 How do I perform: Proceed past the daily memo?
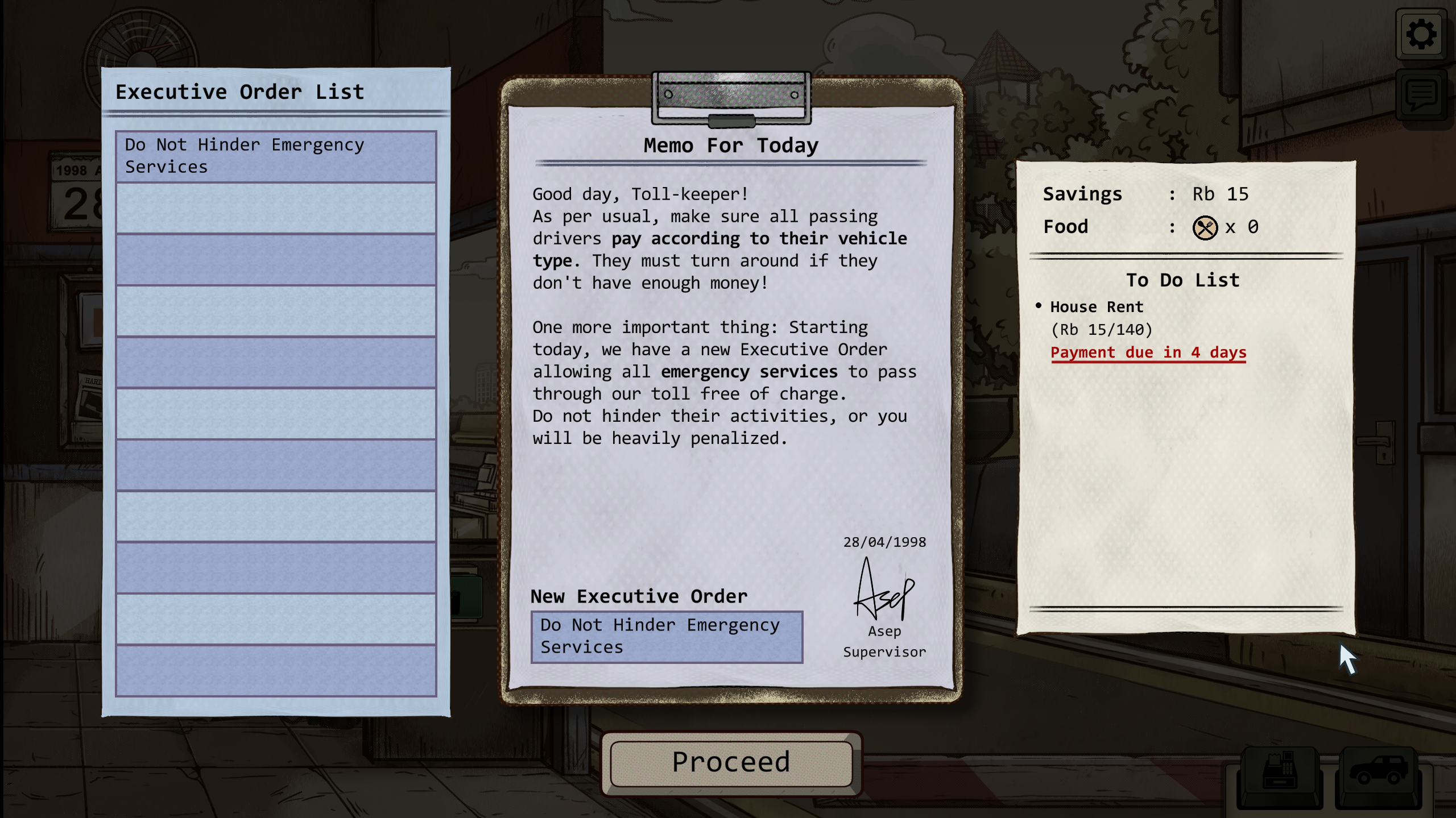click(x=731, y=763)
